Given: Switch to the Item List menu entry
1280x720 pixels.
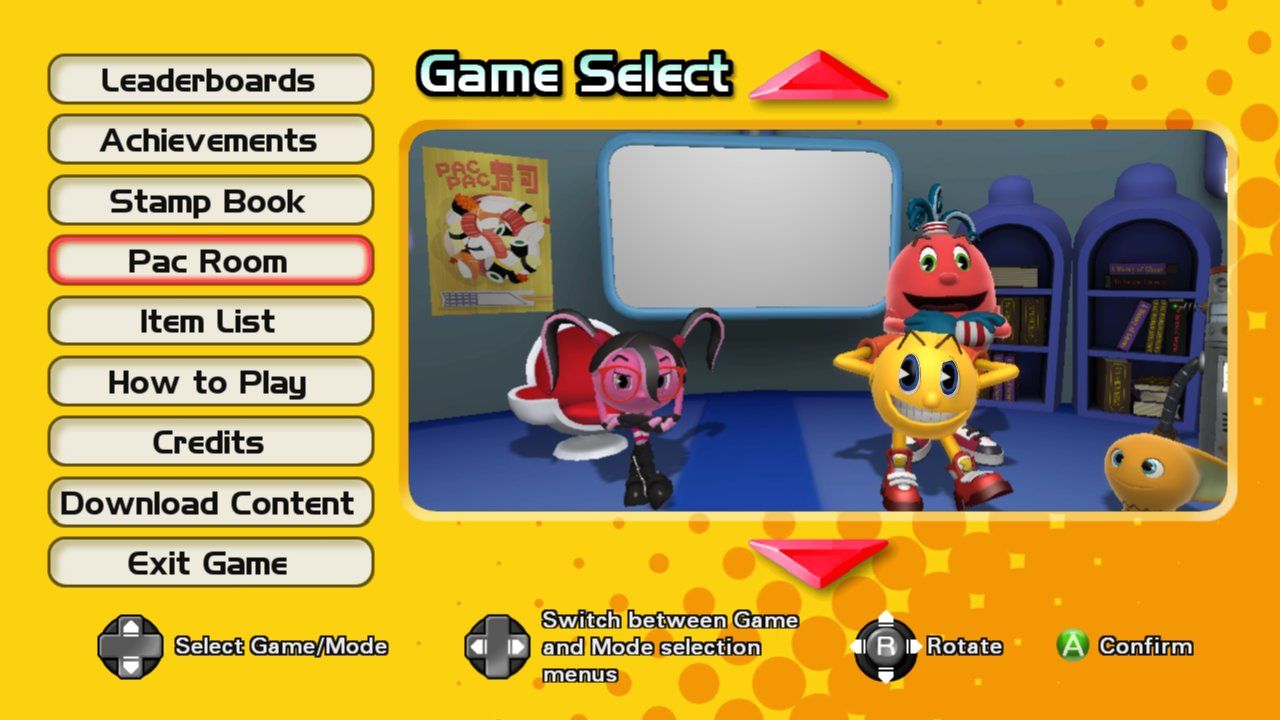Looking at the screenshot, I should pos(211,321).
